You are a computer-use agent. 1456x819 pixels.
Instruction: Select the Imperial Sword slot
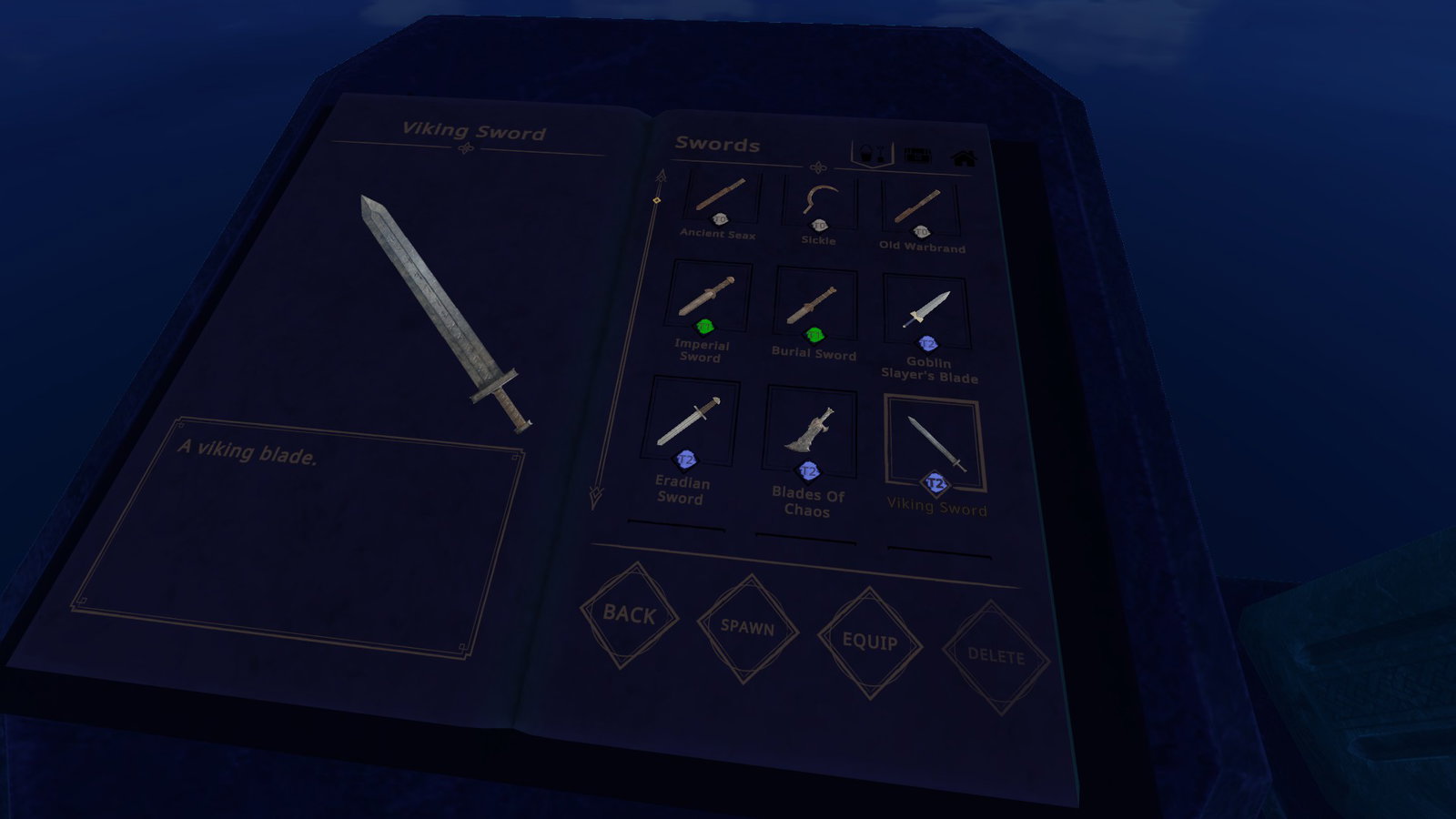(708, 300)
